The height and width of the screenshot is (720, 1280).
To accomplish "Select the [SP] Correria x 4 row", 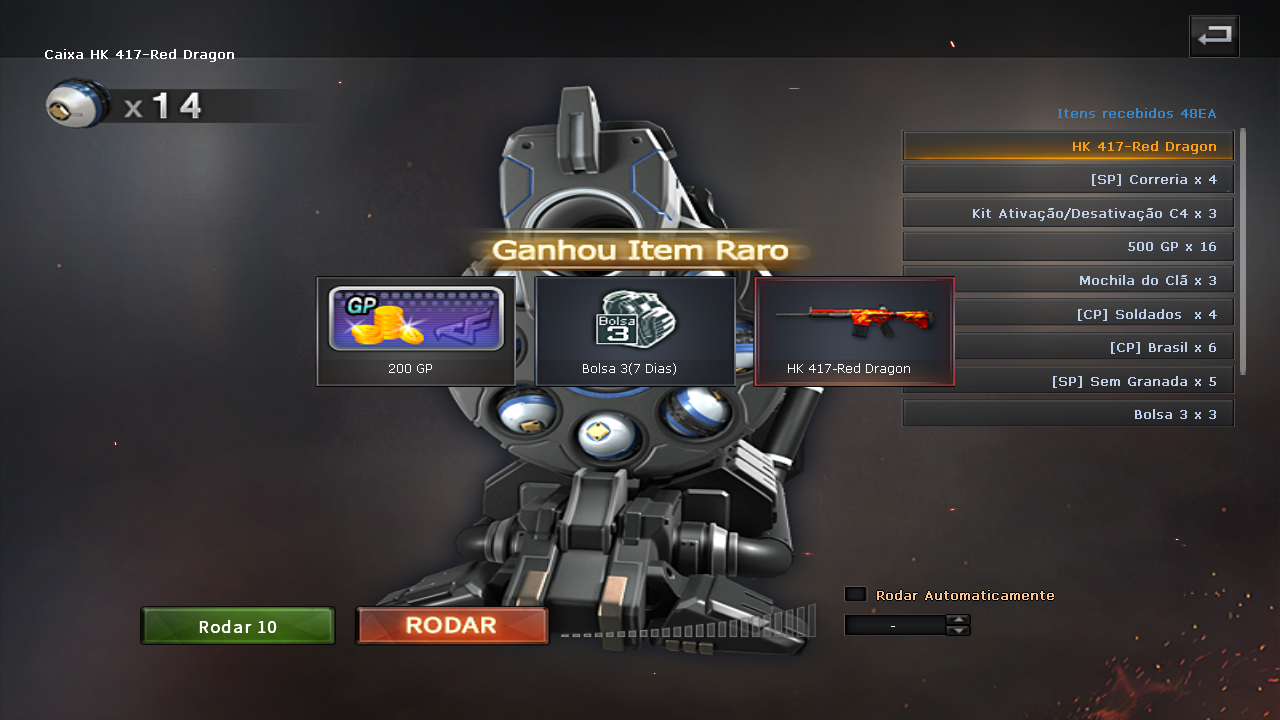I will 1068,180.
